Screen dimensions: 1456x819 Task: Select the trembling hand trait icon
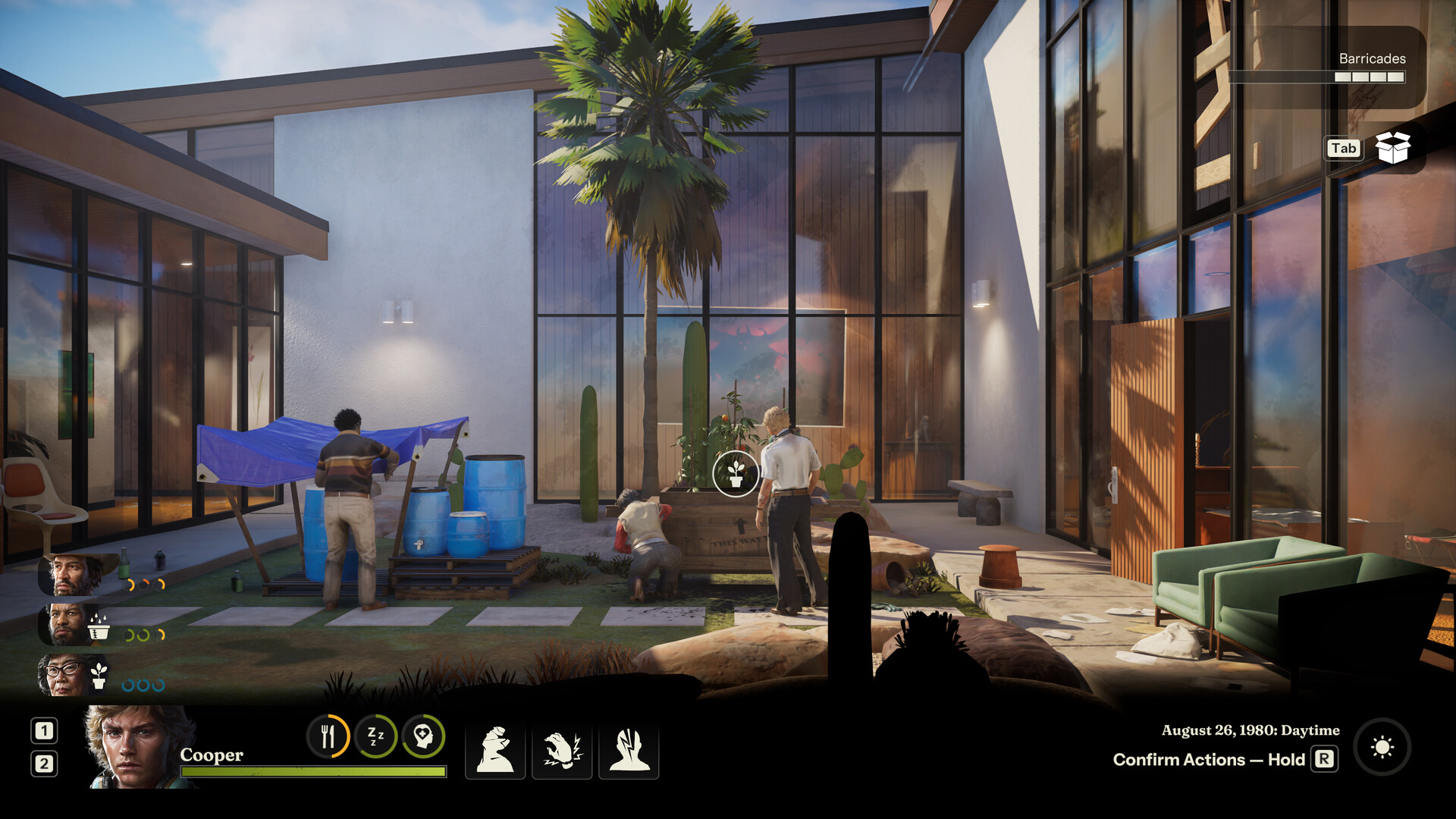coord(562,751)
